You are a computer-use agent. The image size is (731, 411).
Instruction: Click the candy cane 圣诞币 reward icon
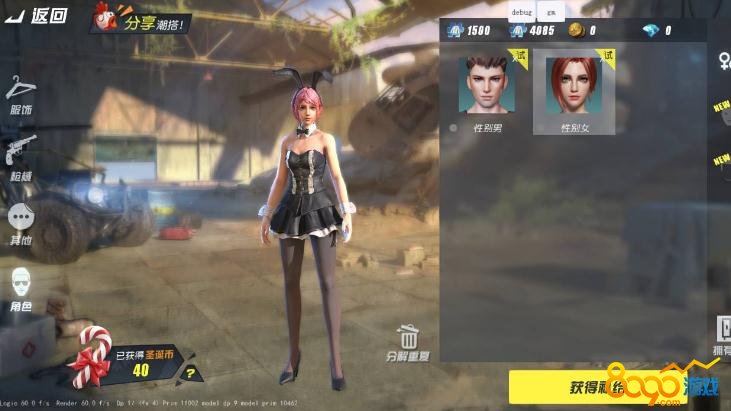coord(90,358)
